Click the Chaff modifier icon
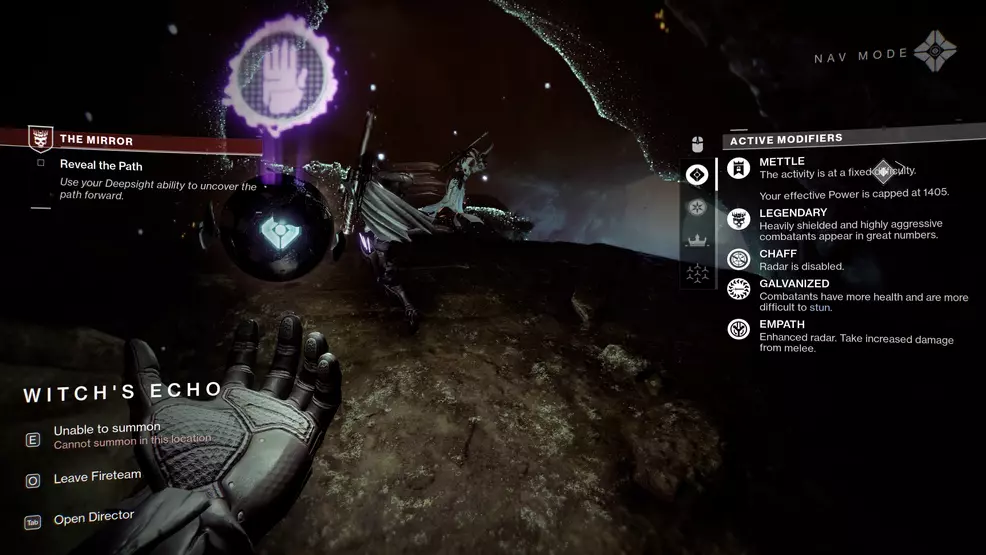Screen dimensions: 986x555 739,259
